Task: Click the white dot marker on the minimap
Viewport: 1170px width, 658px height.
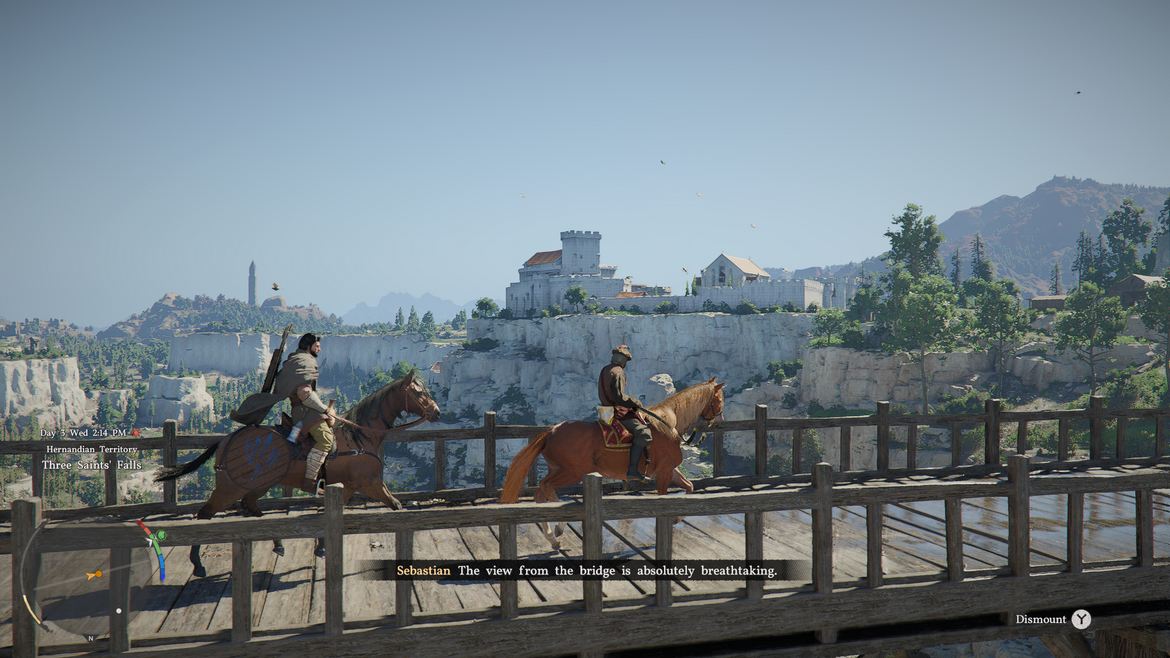Action: [119, 610]
